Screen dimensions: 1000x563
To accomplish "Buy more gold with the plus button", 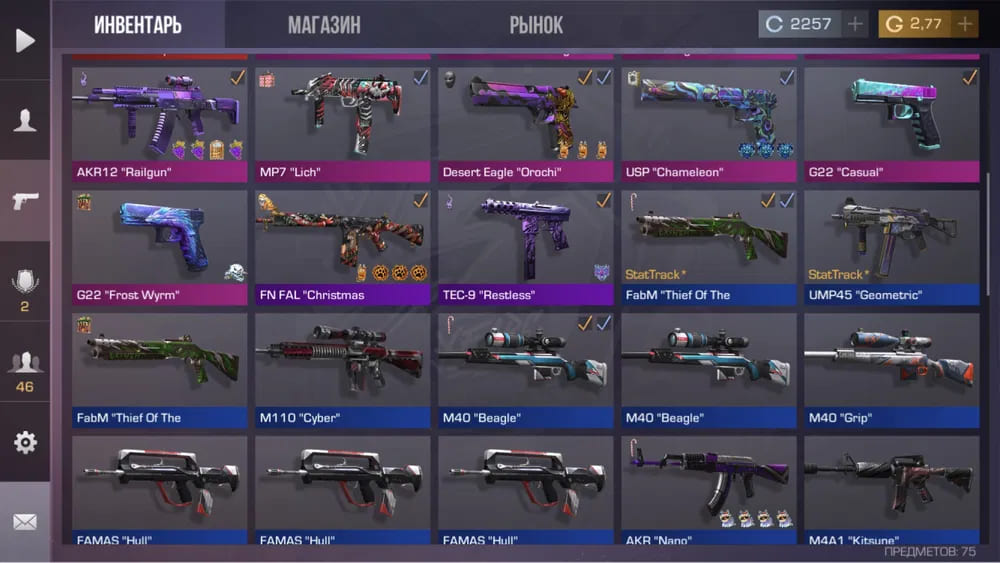I will [x=965, y=24].
